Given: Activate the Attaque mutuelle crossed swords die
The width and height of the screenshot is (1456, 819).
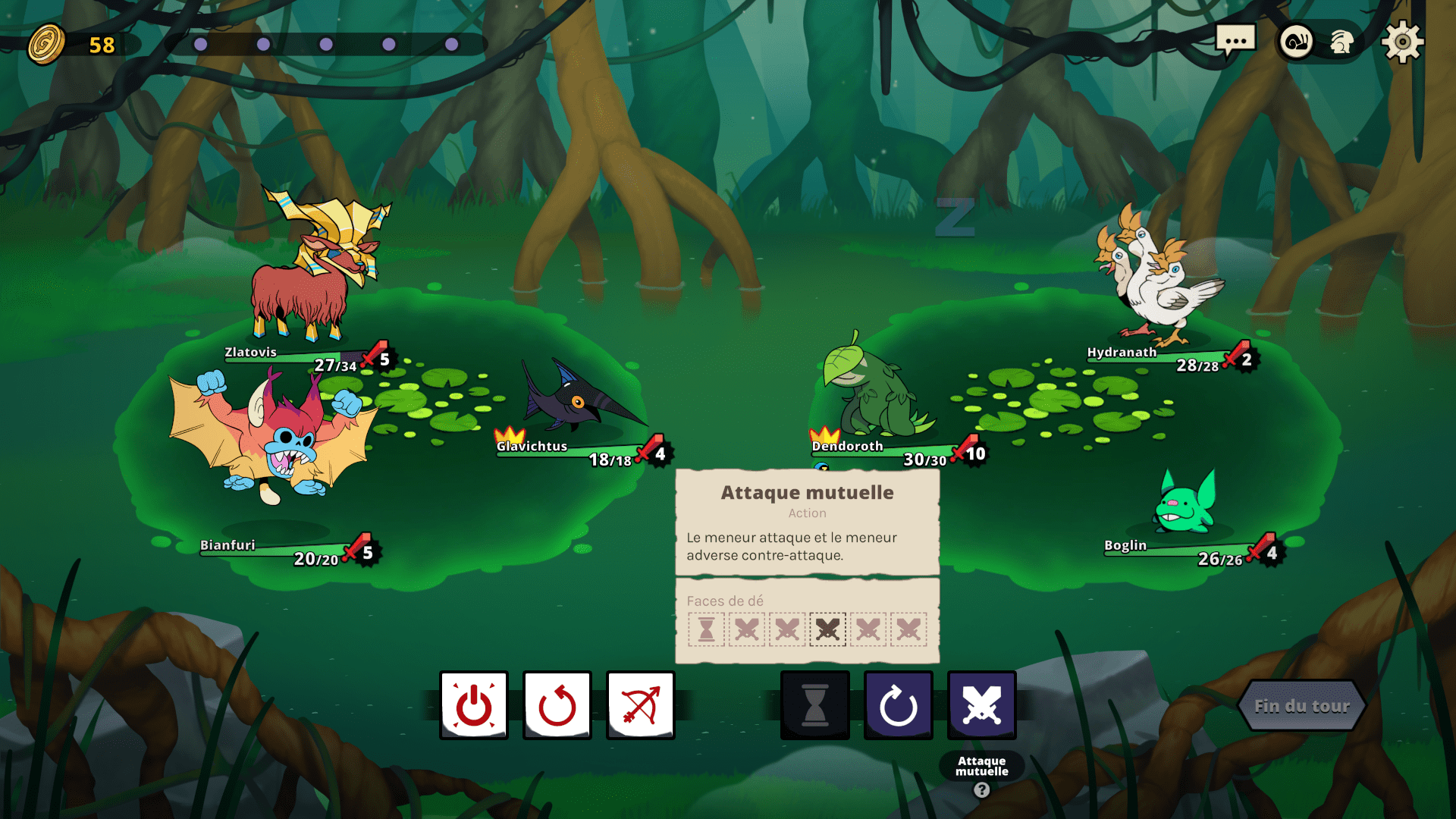Looking at the screenshot, I should point(982,705).
